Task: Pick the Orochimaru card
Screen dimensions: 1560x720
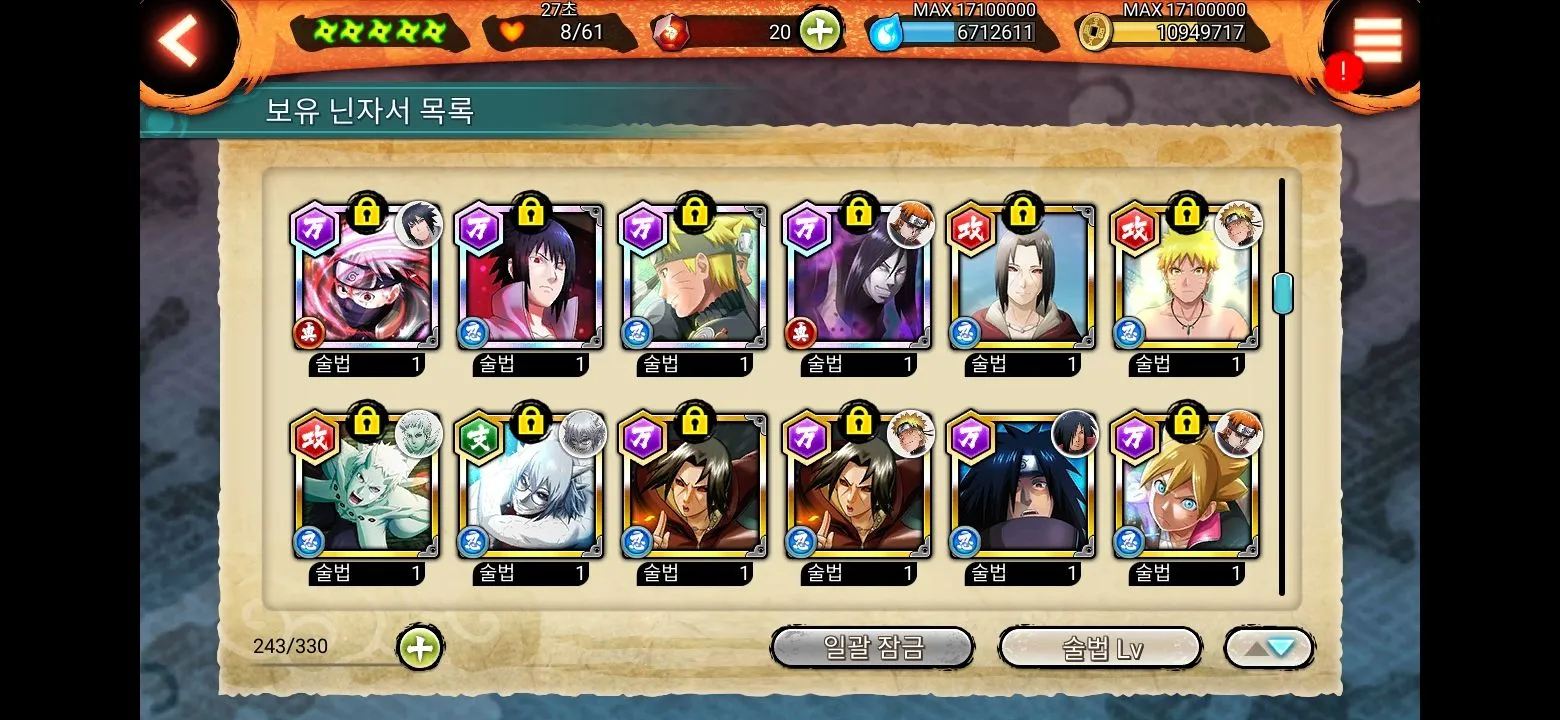Action: tap(858, 280)
